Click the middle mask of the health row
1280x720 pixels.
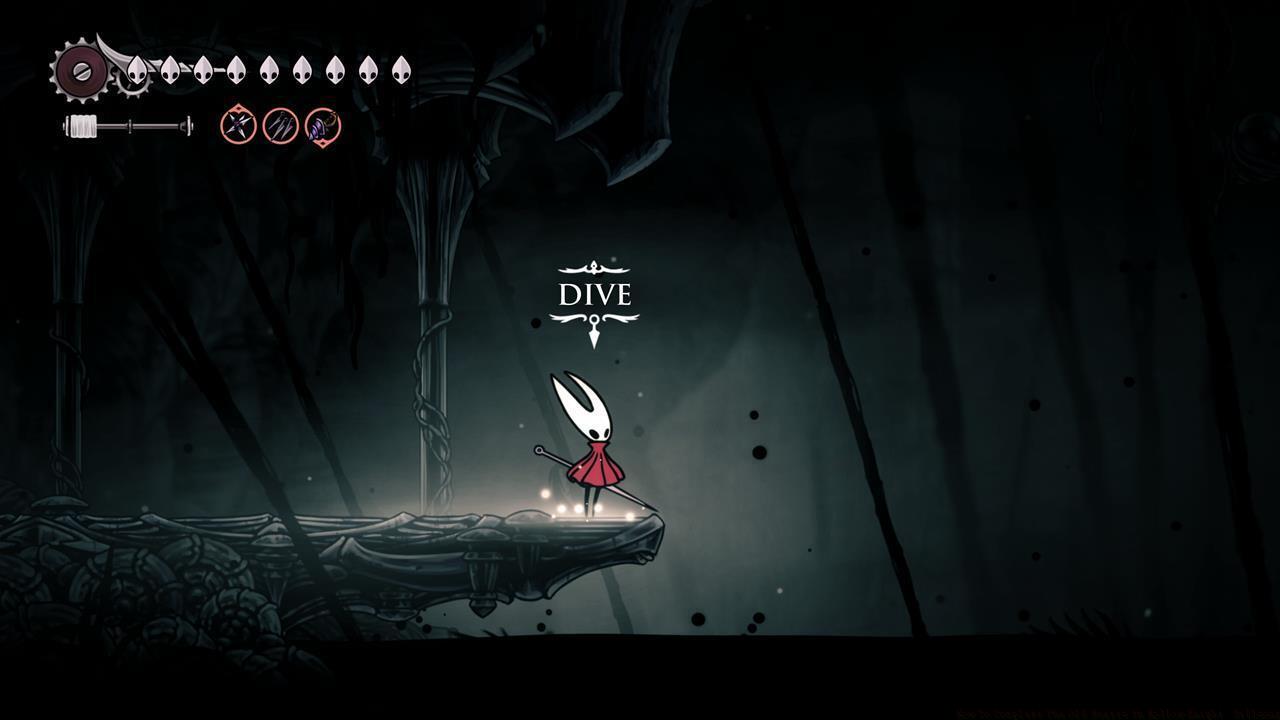[267, 69]
